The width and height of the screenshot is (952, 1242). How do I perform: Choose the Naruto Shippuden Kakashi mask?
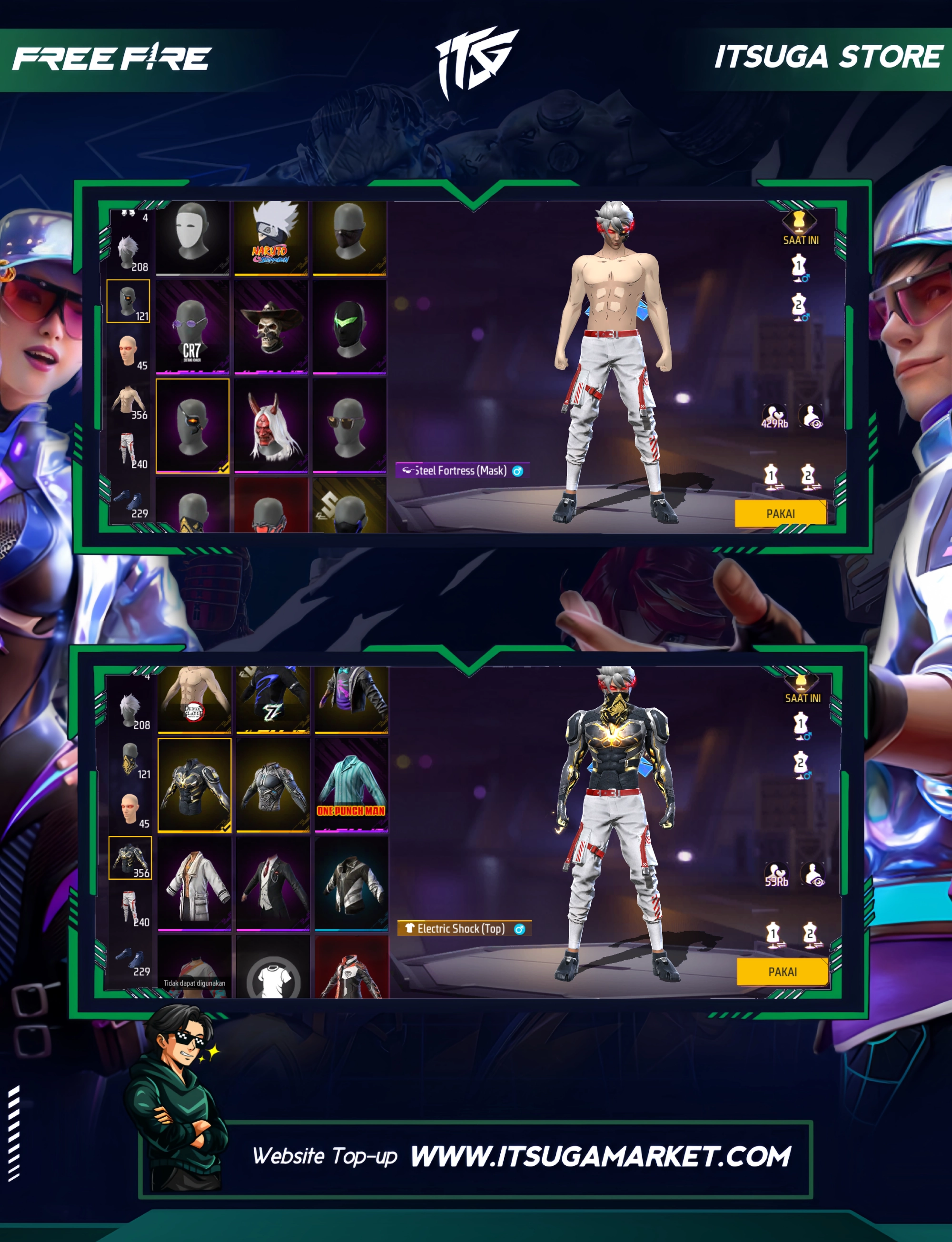click(271, 237)
